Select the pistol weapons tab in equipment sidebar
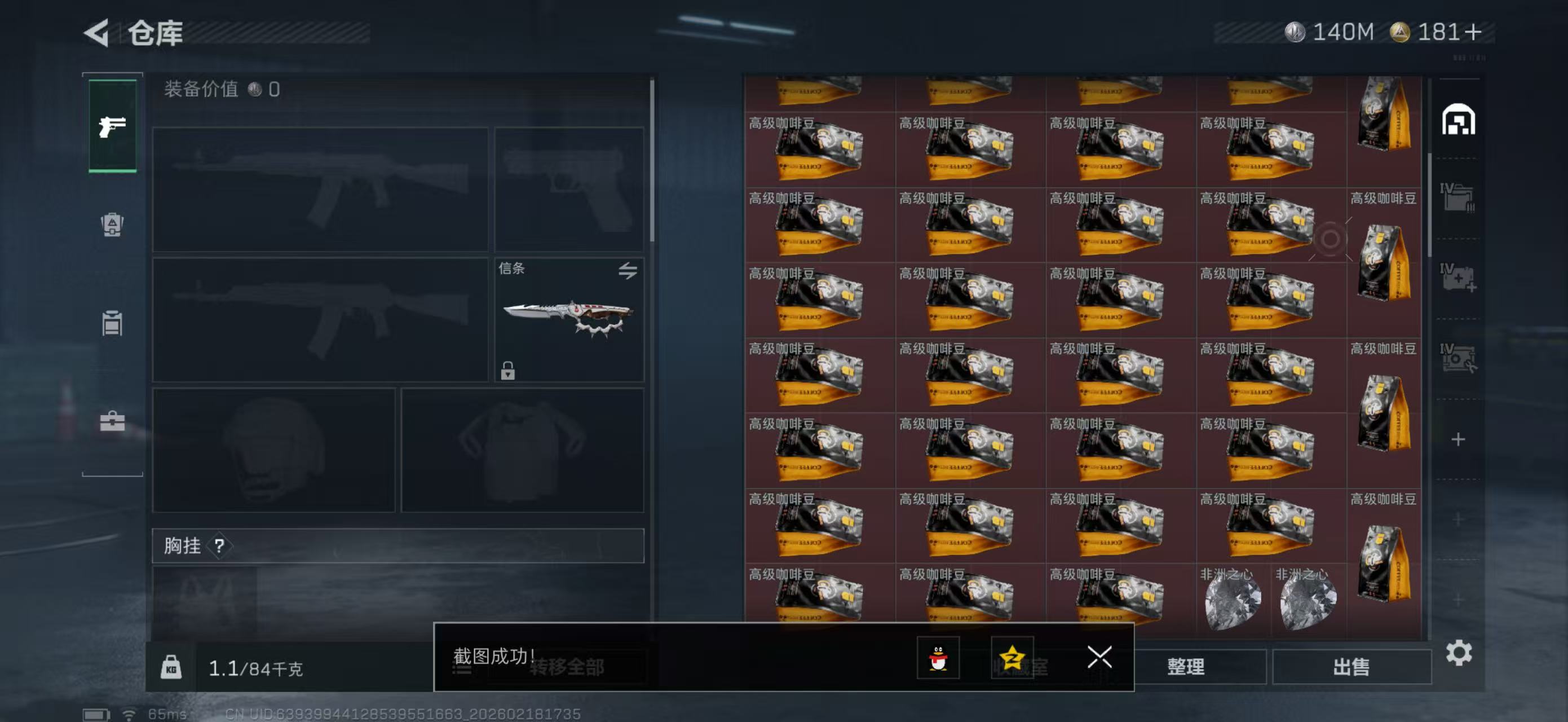 112,128
